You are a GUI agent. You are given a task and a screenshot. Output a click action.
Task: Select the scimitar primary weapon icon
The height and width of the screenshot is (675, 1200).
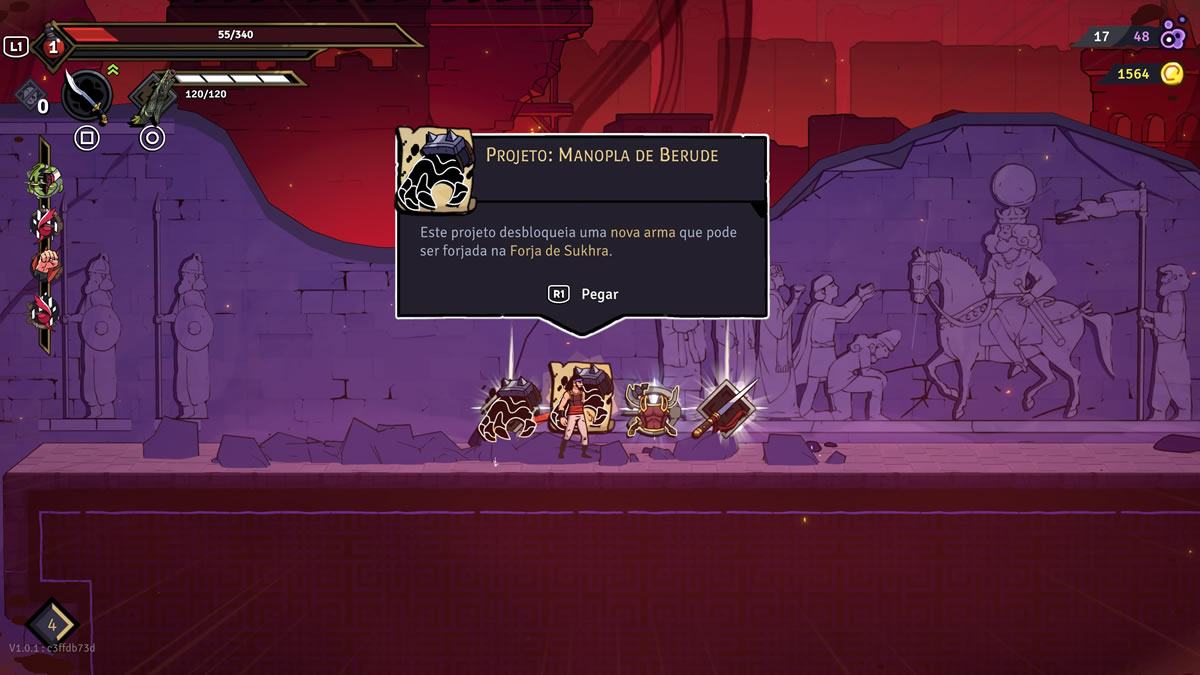(x=87, y=95)
